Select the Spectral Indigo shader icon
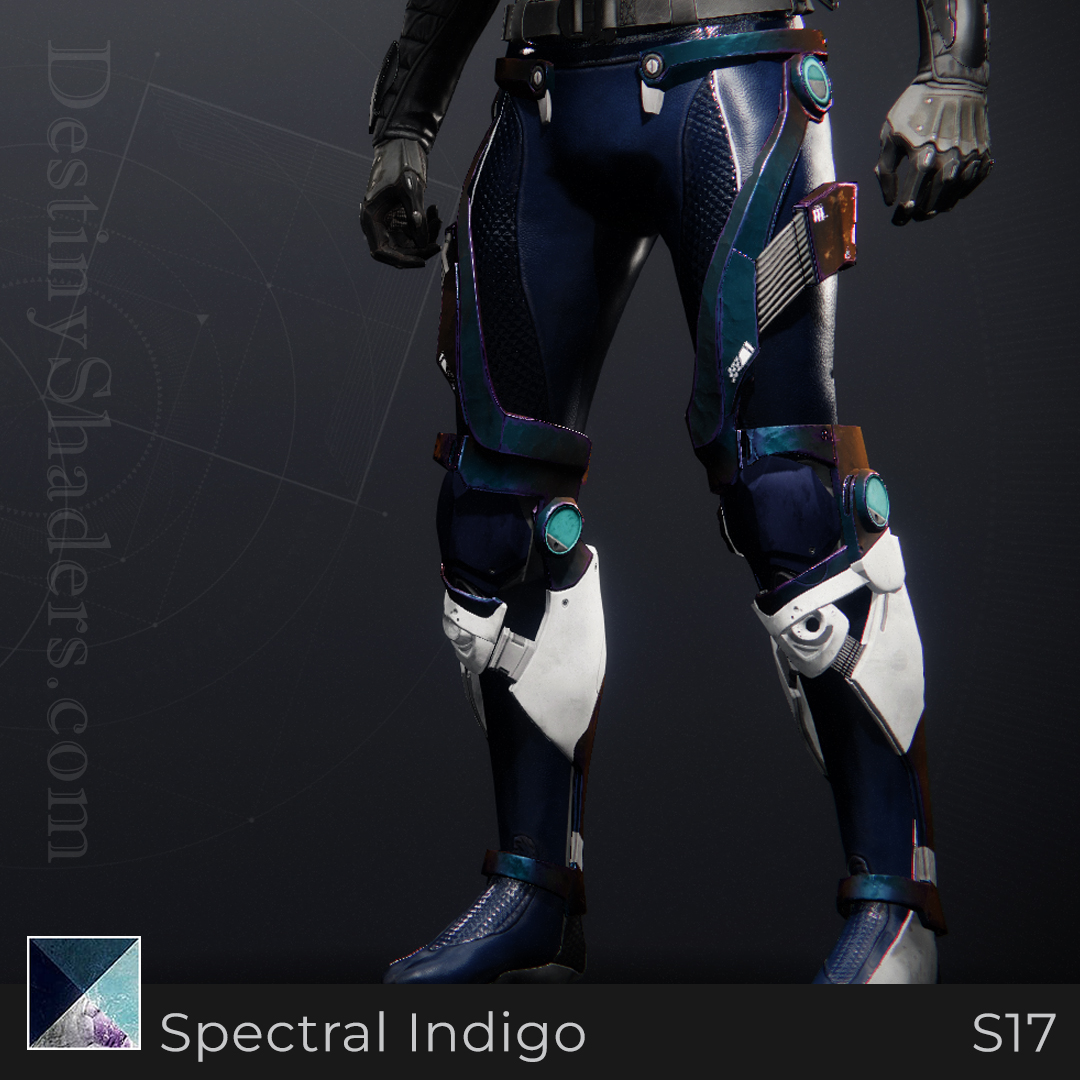1080x1080 pixels. point(84,992)
